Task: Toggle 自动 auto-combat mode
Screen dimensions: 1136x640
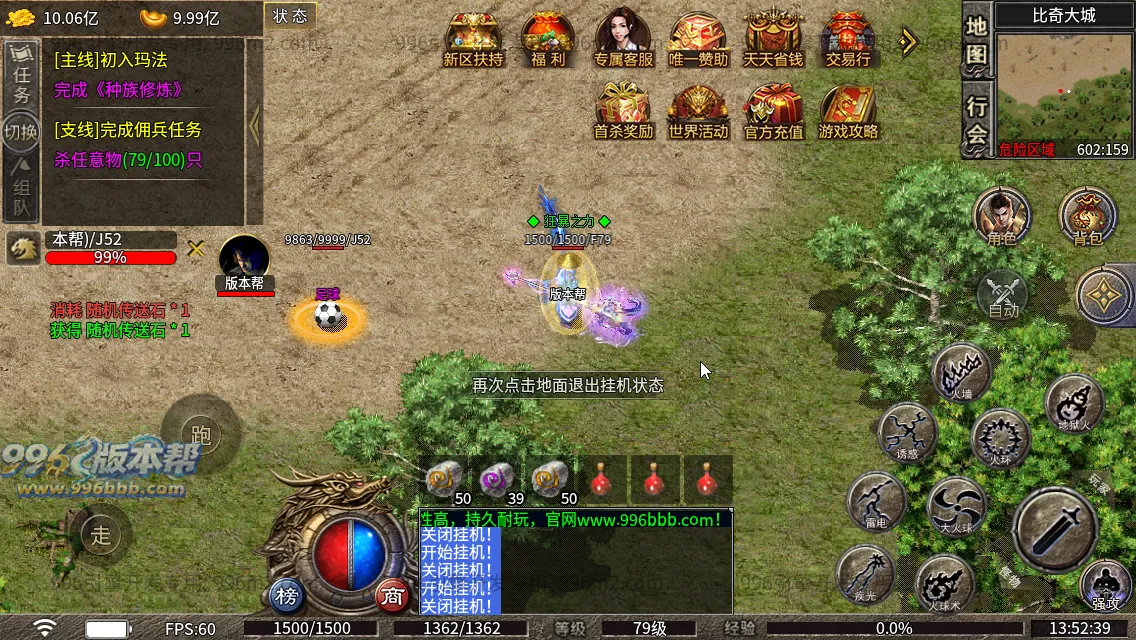Action: click(x=1003, y=295)
